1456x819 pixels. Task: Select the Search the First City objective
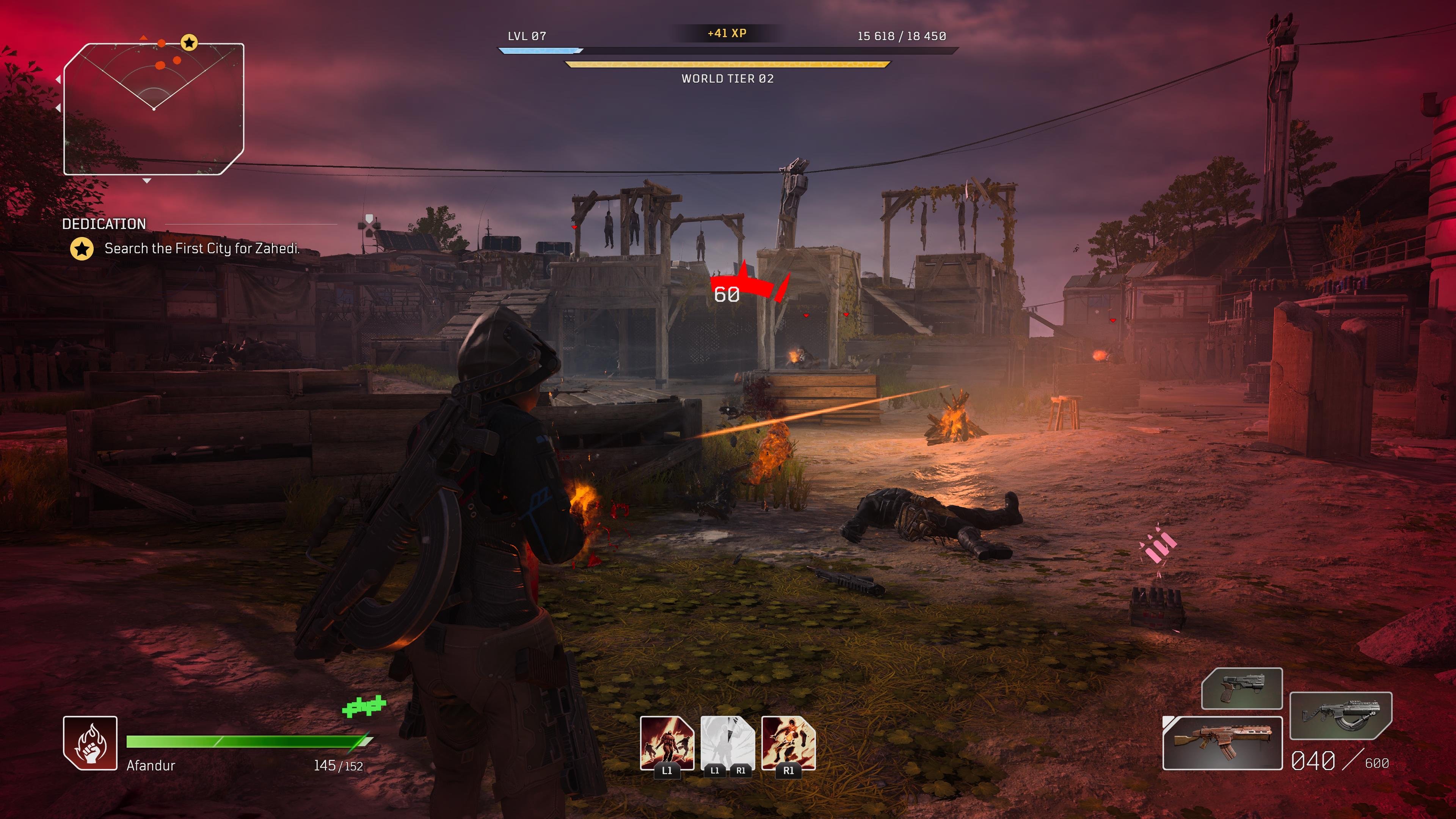pos(201,249)
